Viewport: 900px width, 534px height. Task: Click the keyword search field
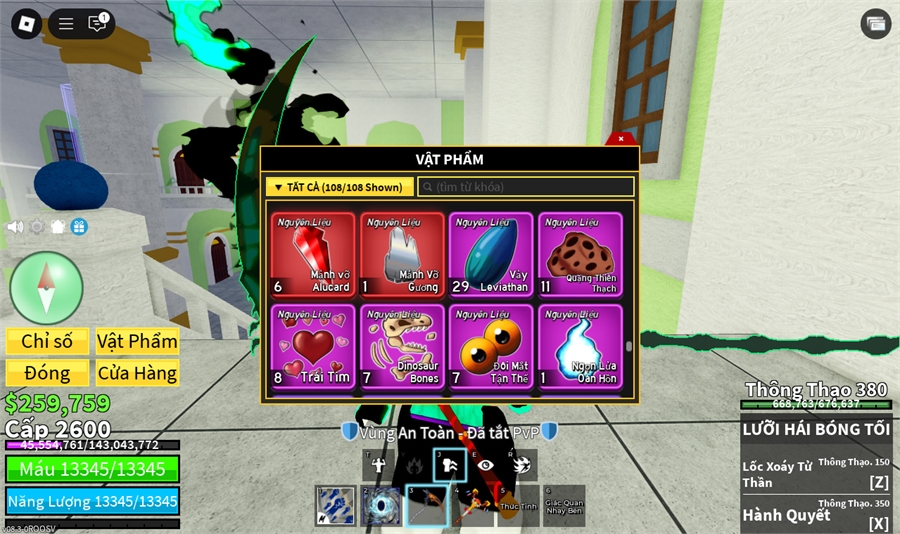pos(526,187)
